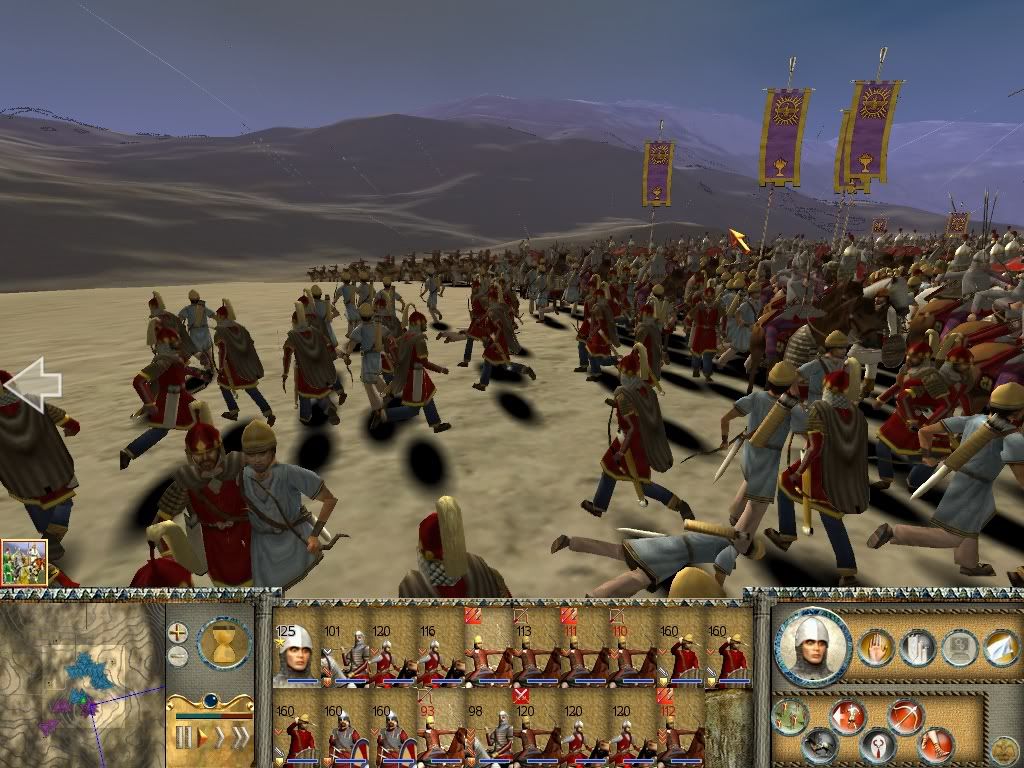Image resolution: width=1024 pixels, height=768 pixels.
Task: Set battle speed to double-arrow fast forward
Action: (x=221, y=738)
